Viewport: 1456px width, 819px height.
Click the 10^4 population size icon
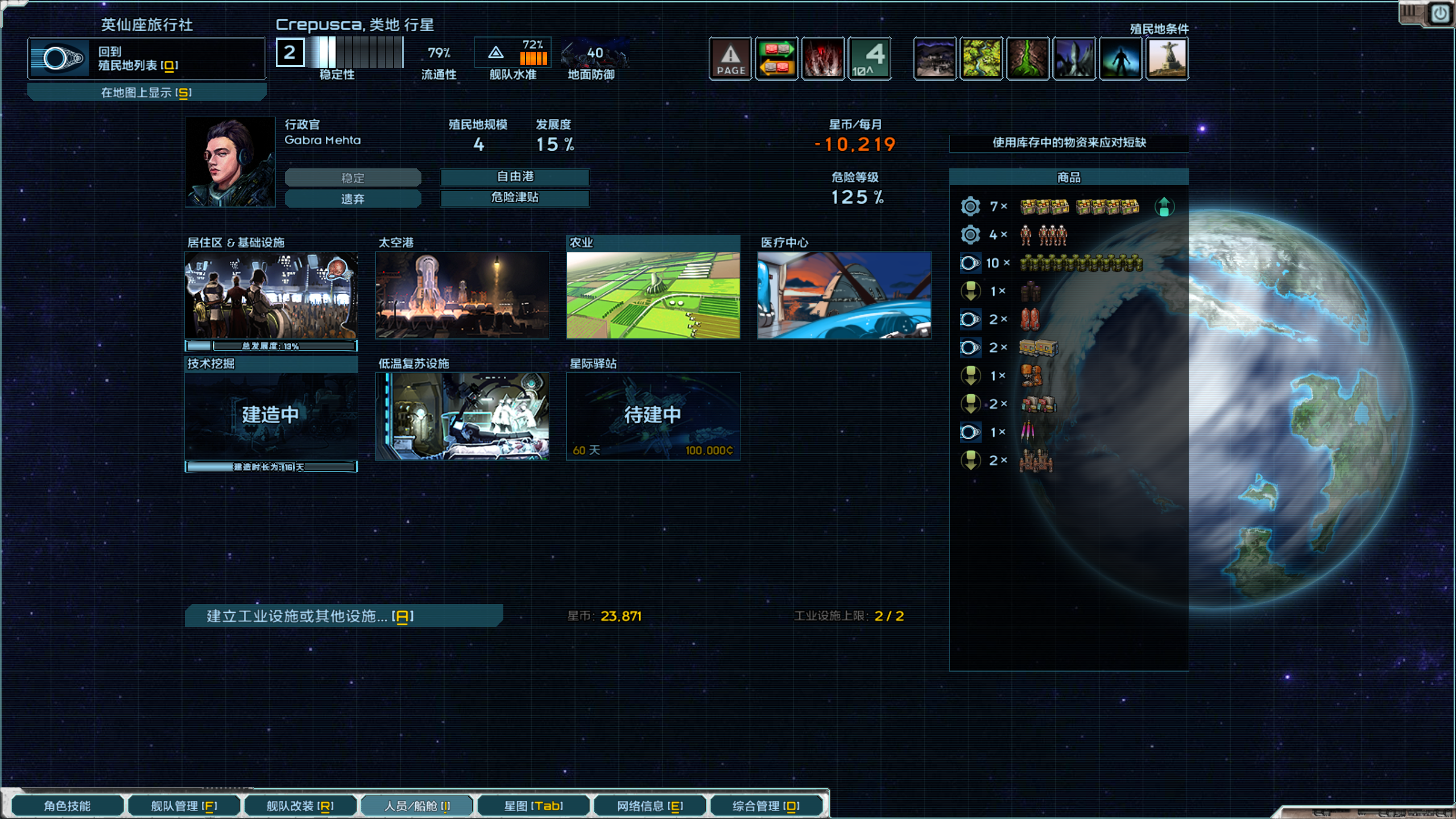[870, 59]
